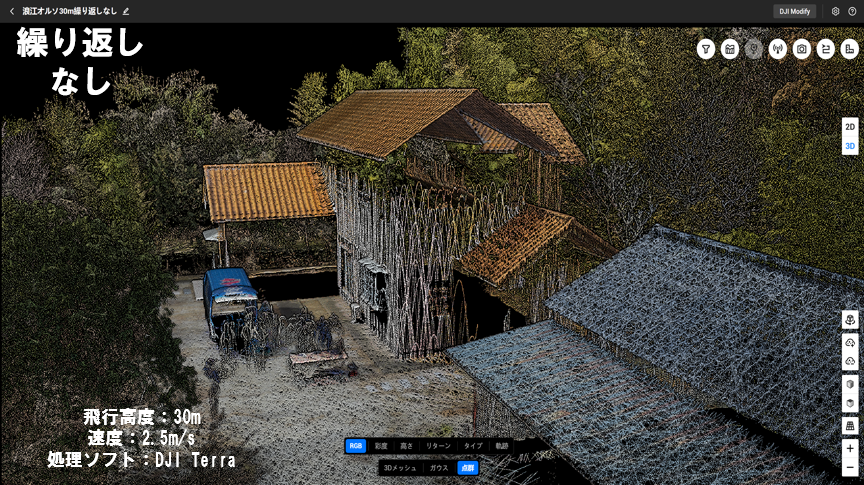The width and height of the screenshot is (864, 485).
Task: Select the タイプ coloring mode
Action: tap(473, 446)
